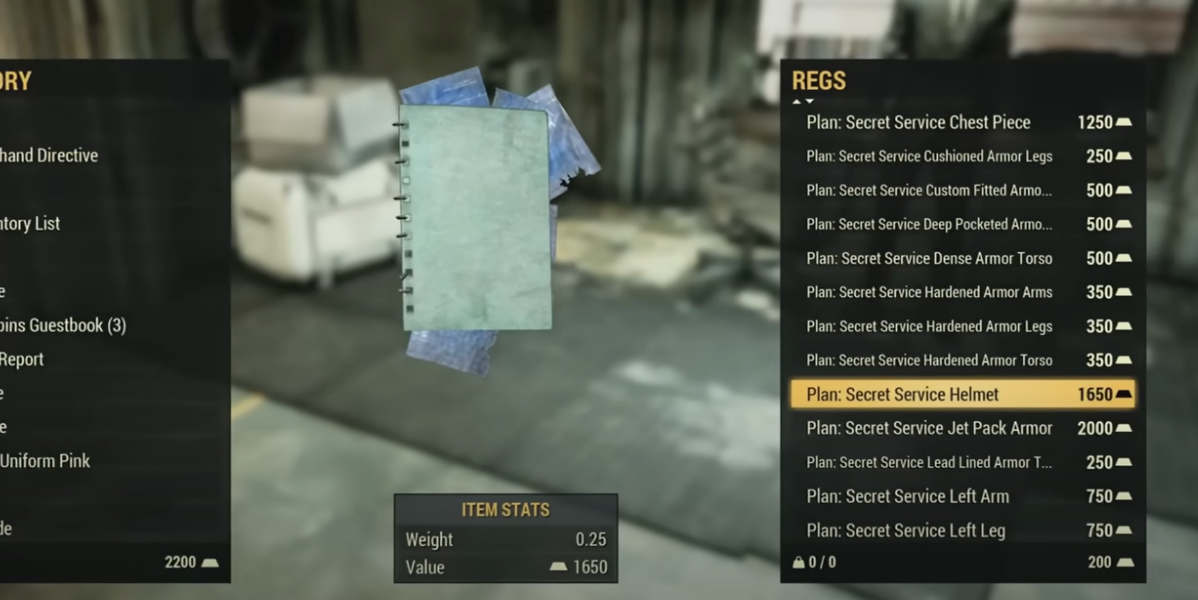Image resolution: width=1198 pixels, height=600 pixels.
Task: Select the Deep Pocketed Armor plan row
Action: (x=929, y=225)
